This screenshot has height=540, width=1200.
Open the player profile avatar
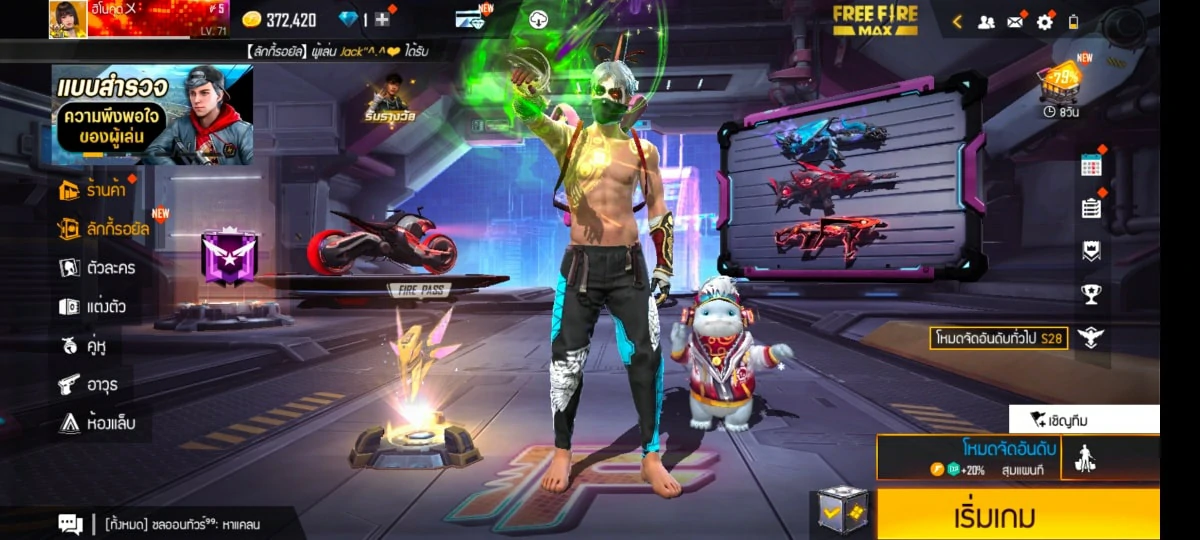[68, 19]
